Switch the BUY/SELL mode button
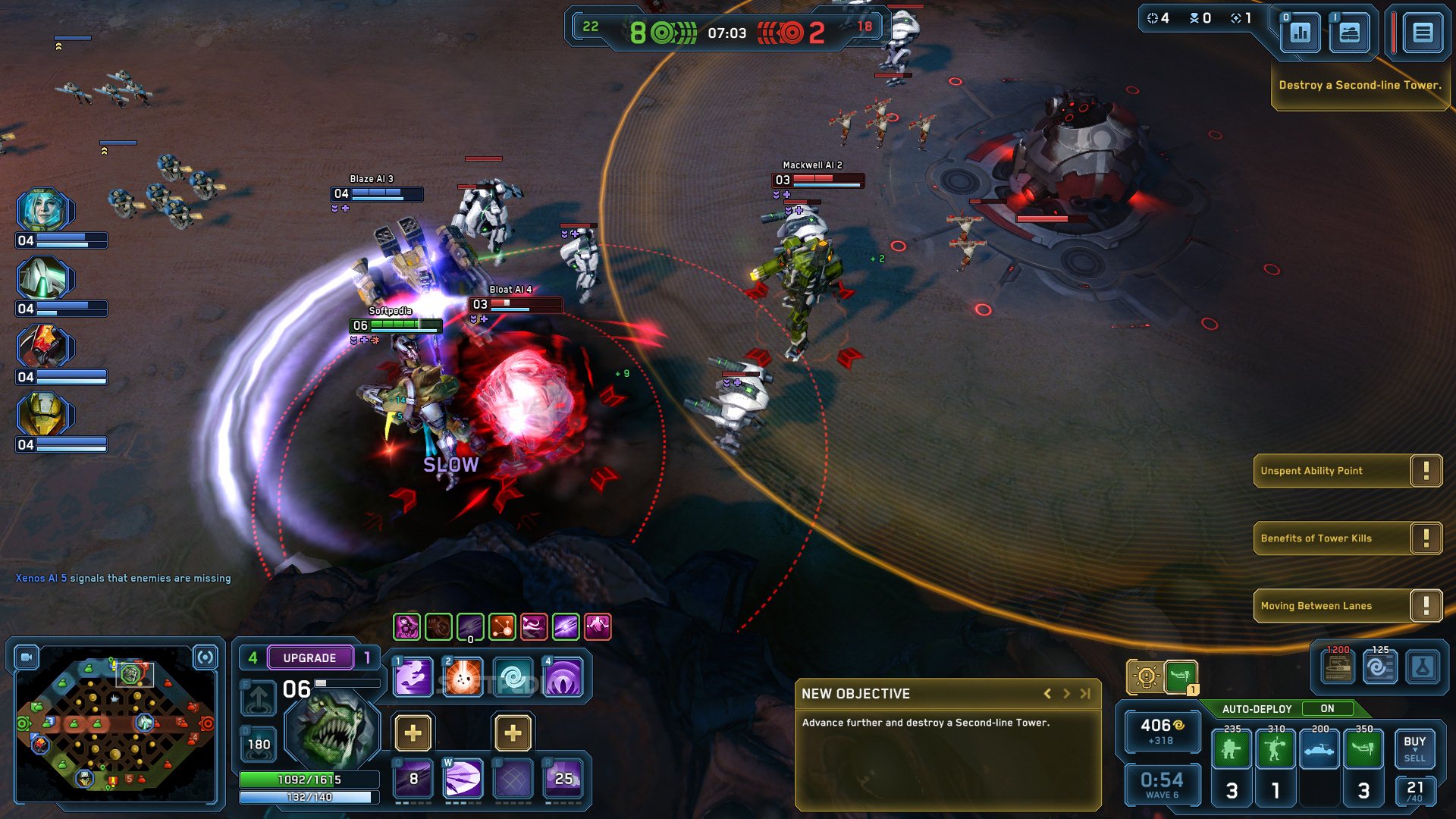 pyautogui.click(x=1414, y=748)
